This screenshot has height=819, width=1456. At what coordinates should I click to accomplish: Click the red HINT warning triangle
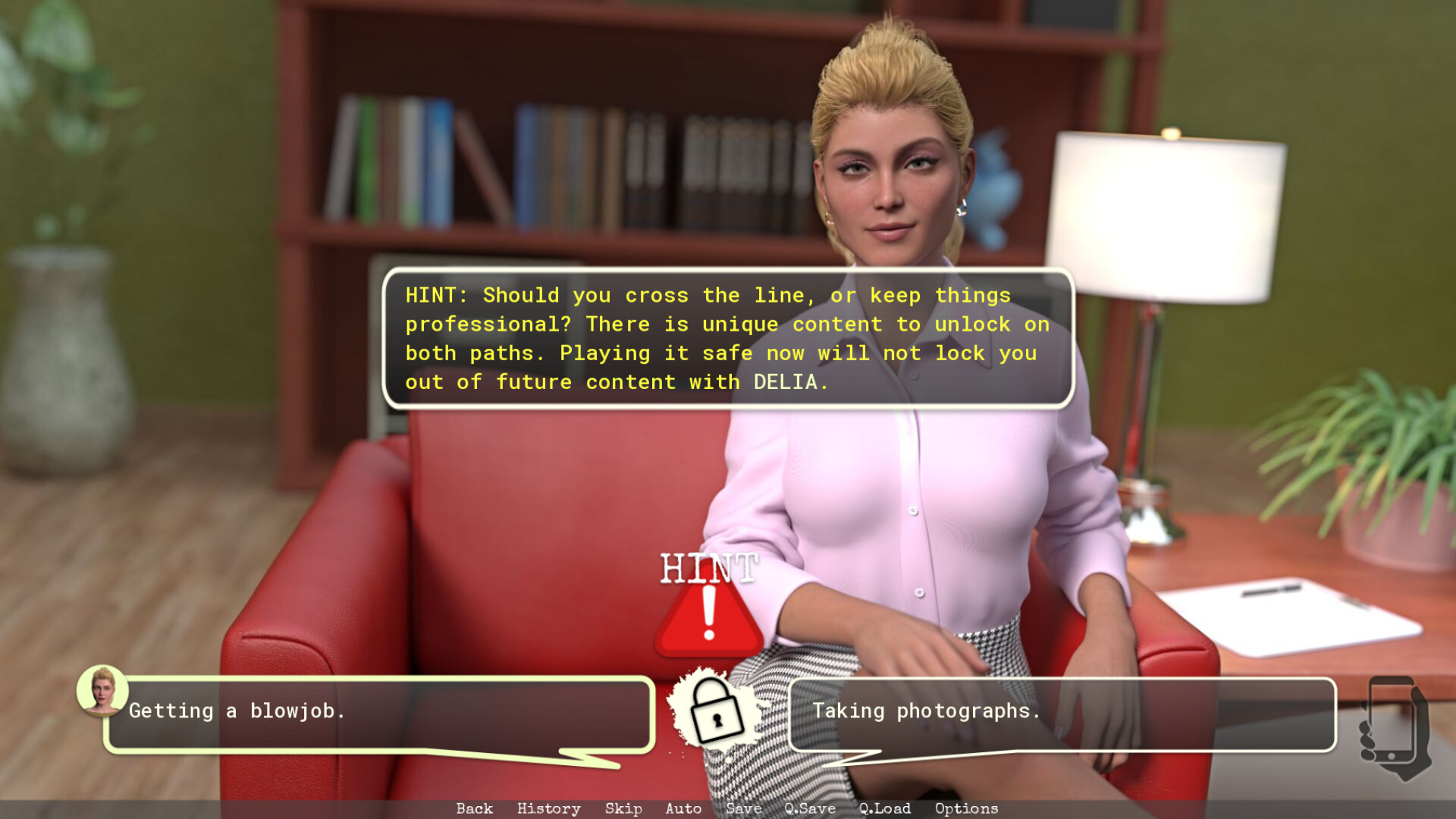(708, 618)
